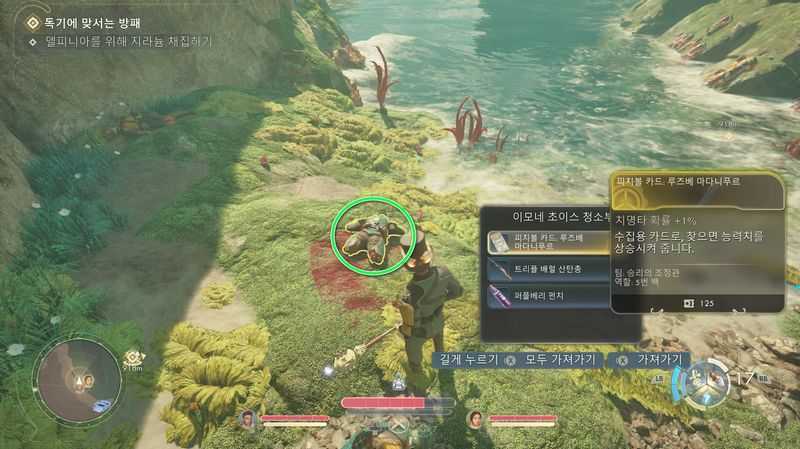
Task: Click the right companion portrait
Action: (475, 418)
